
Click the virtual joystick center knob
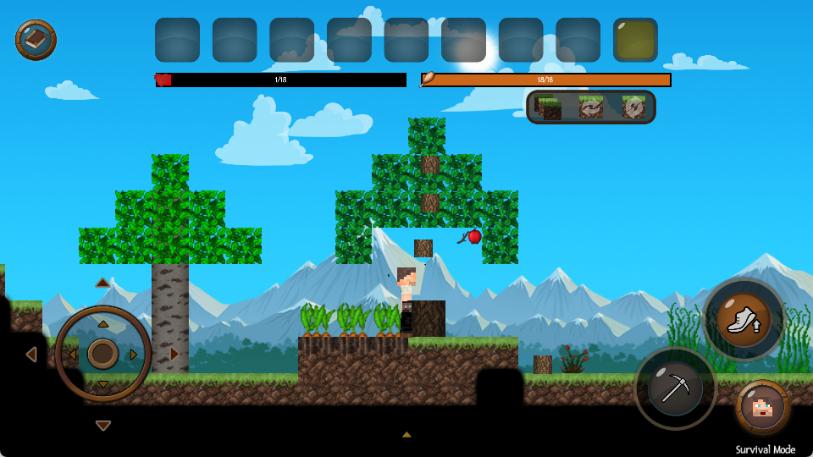tap(103, 353)
